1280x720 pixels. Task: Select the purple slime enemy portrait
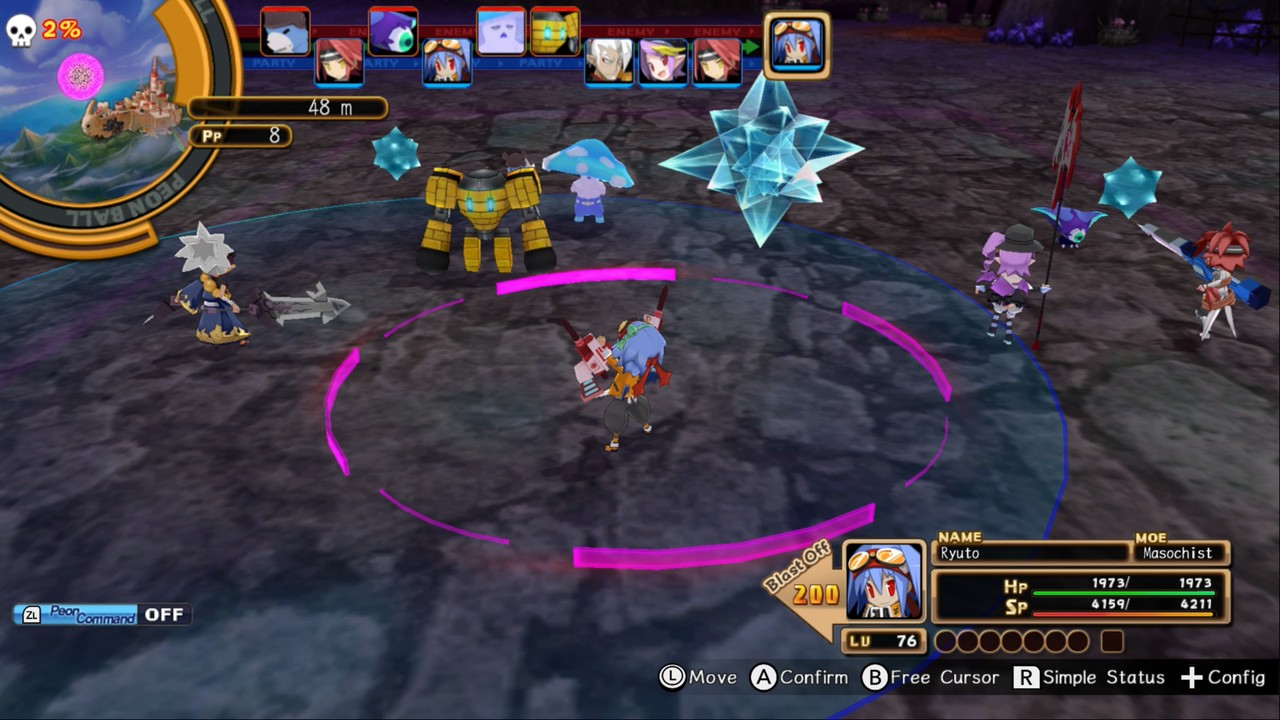pos(394,30)
